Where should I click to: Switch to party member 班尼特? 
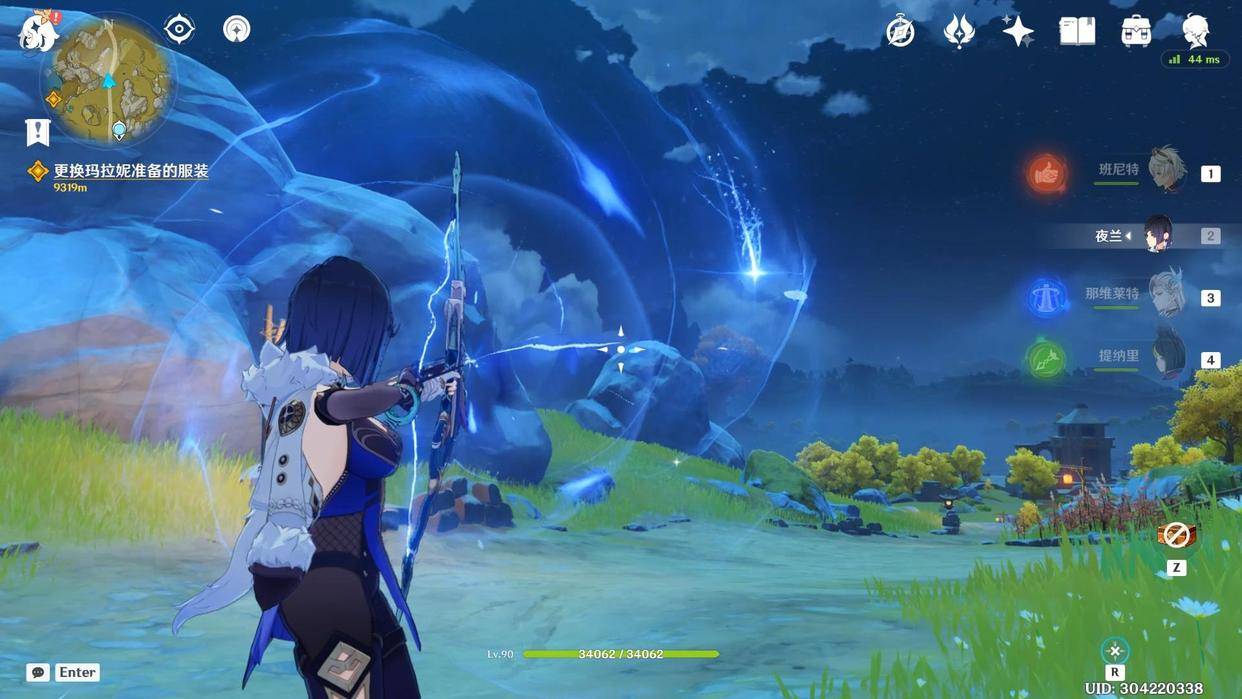1165,171
